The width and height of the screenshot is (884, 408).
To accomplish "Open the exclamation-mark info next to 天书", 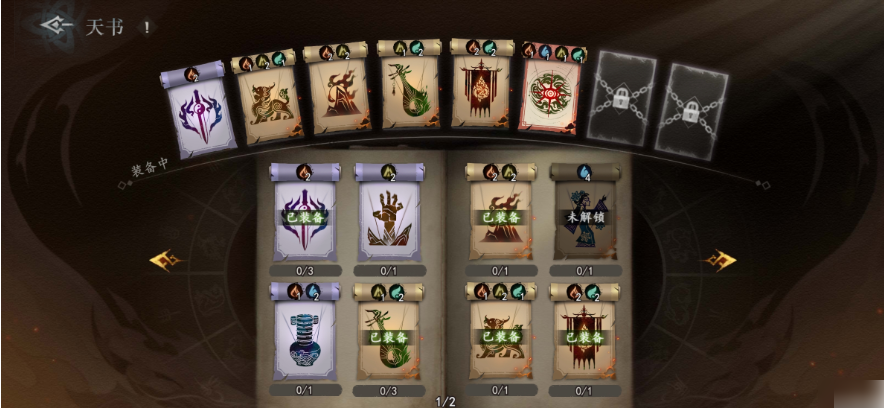I will (147, 27).
